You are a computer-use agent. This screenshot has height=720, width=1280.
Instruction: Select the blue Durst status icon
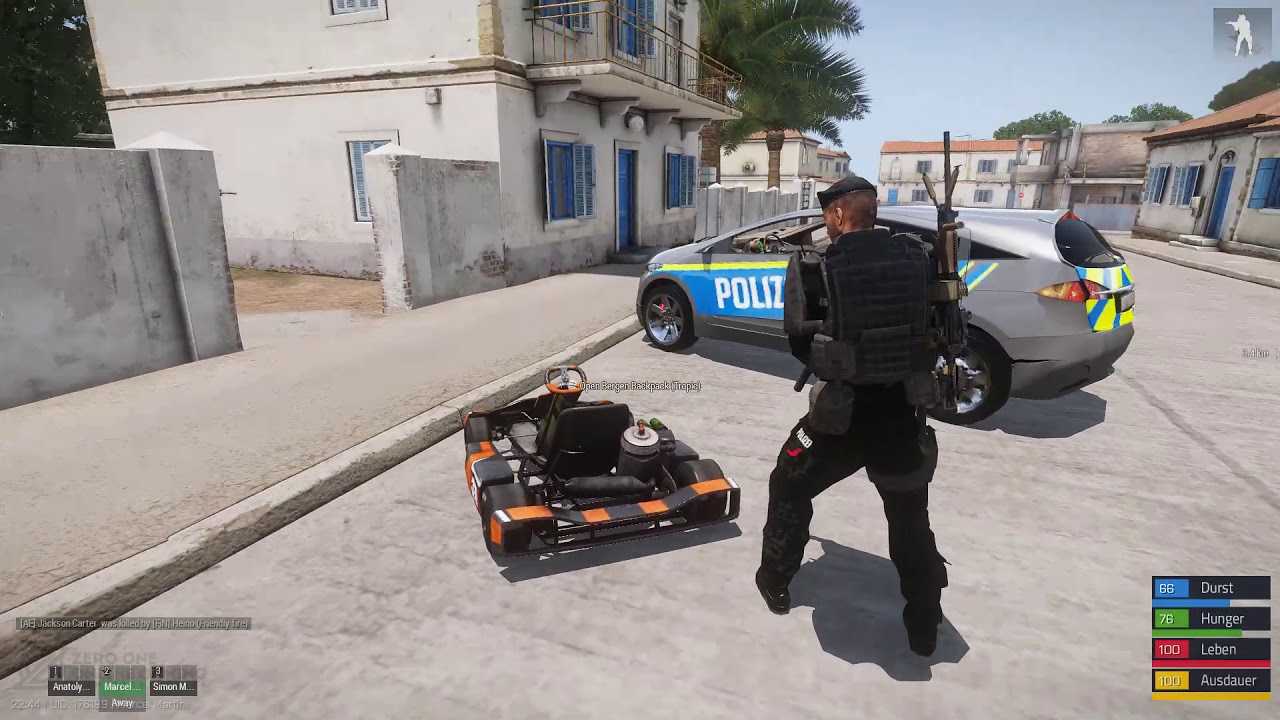pyautogui.click(x=1167, y=588)
